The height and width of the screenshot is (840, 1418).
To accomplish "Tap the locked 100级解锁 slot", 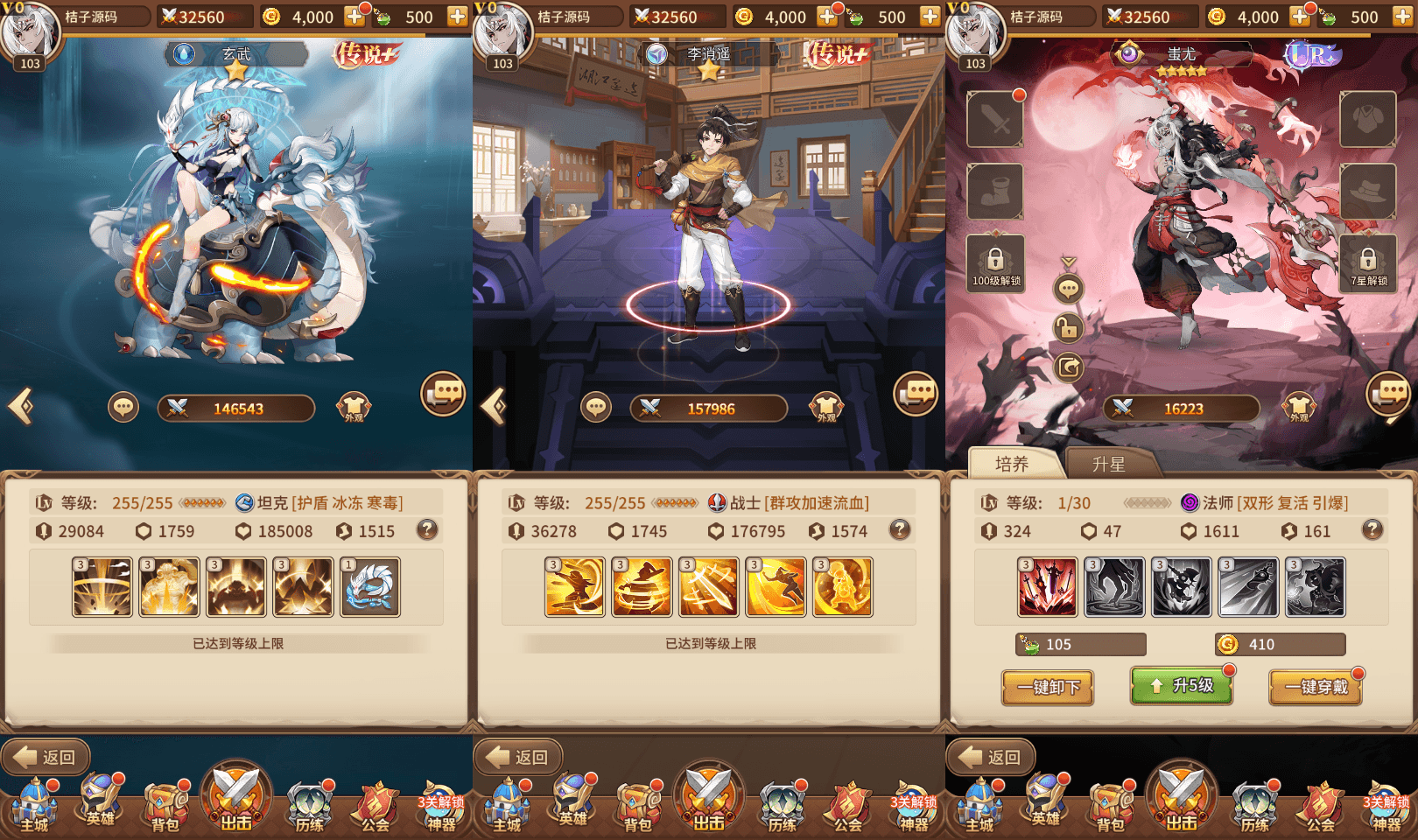I will tap(995, 262).
